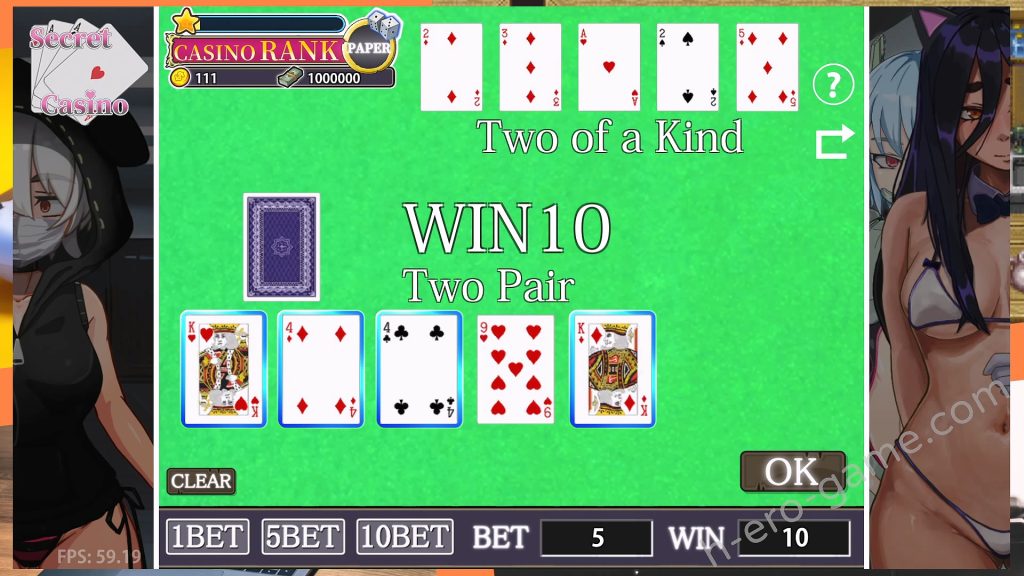This screenshot has width=1024, height=576.
Task: Click the CLEAR button
Action: [x=201, y=481]
